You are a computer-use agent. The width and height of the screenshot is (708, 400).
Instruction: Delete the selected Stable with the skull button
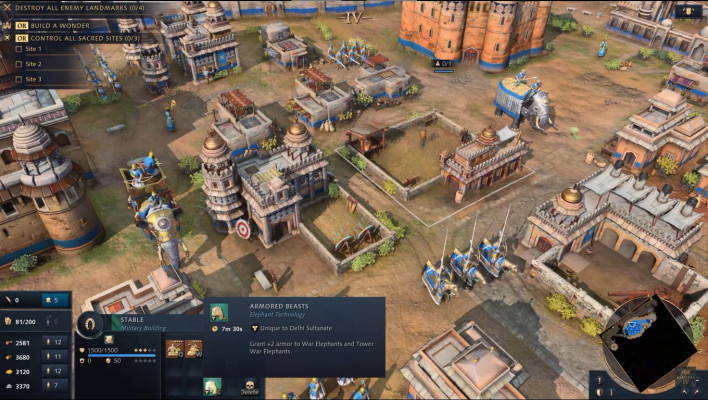coord(248,385)
